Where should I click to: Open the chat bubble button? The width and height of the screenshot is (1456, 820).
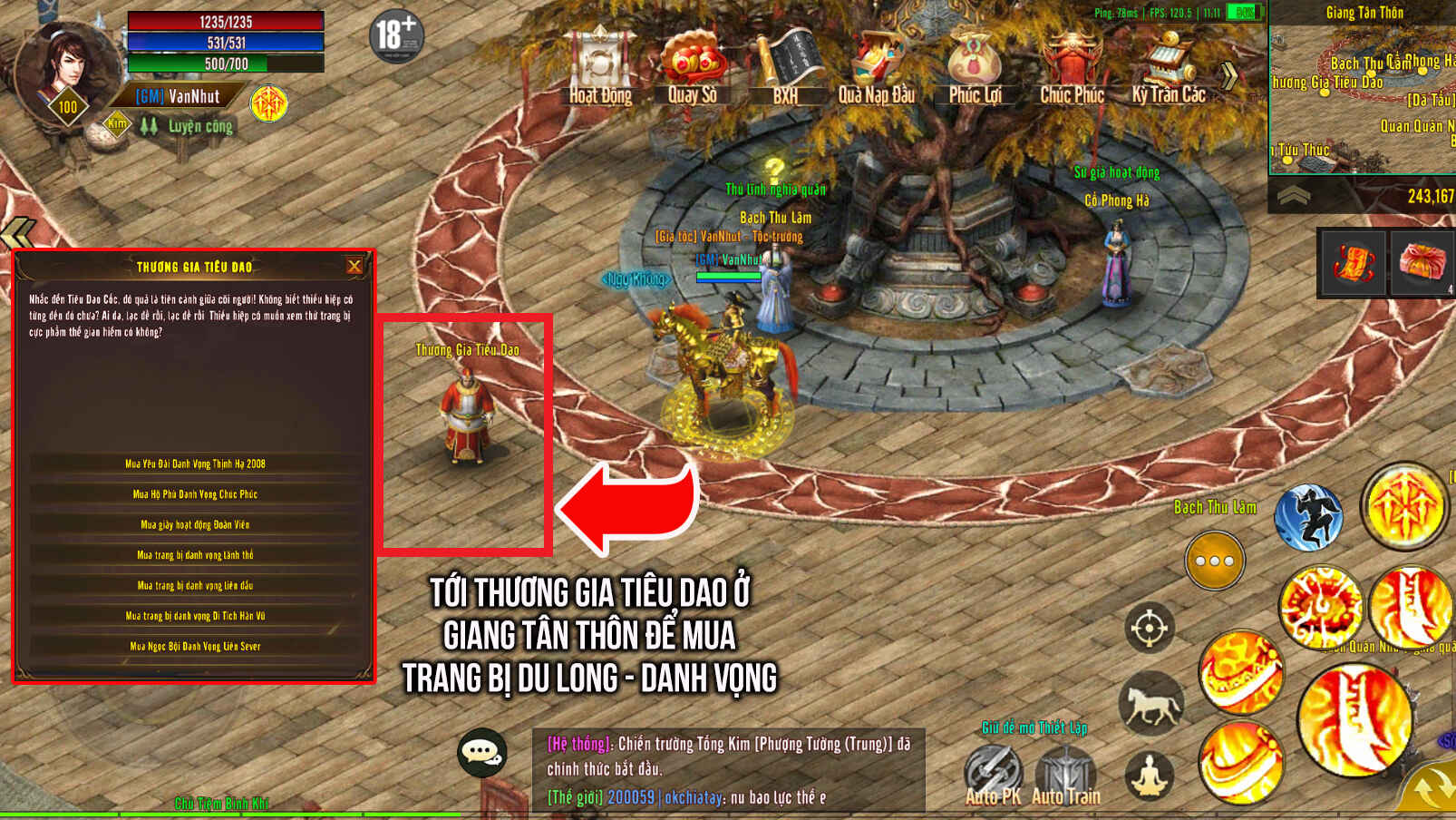481,752
